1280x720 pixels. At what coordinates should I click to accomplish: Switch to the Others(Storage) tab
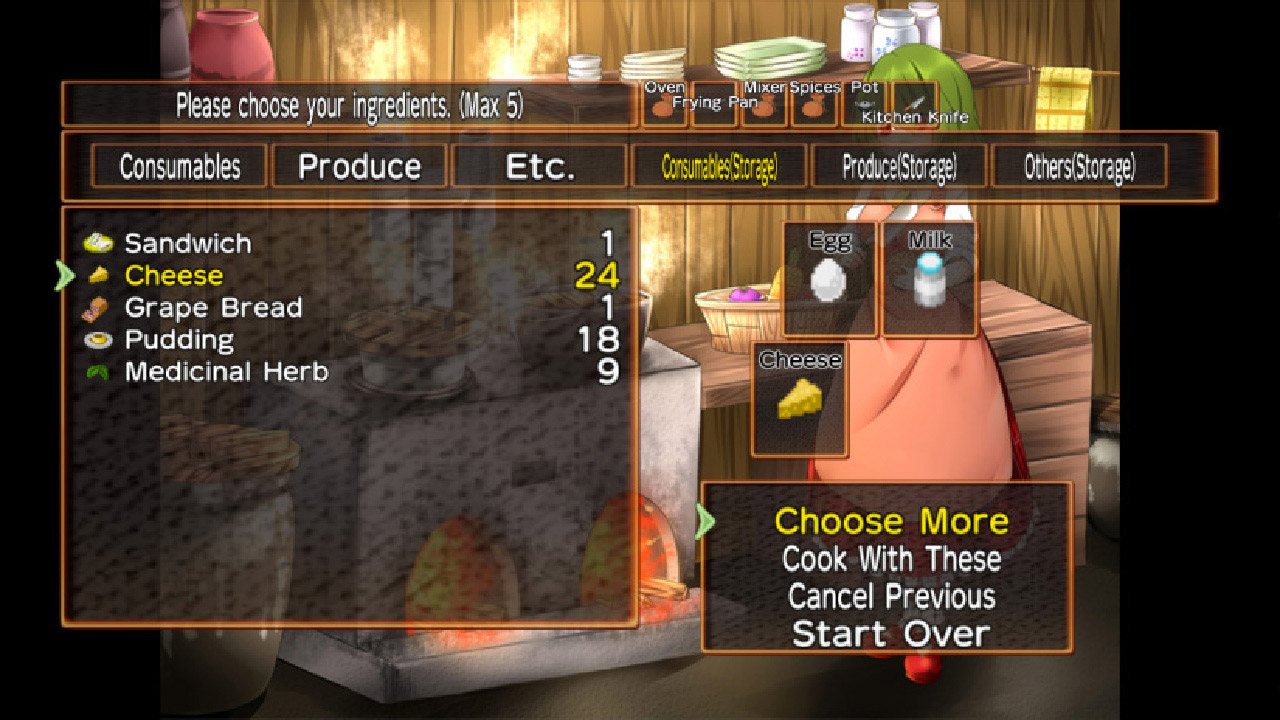point(1080,165)
